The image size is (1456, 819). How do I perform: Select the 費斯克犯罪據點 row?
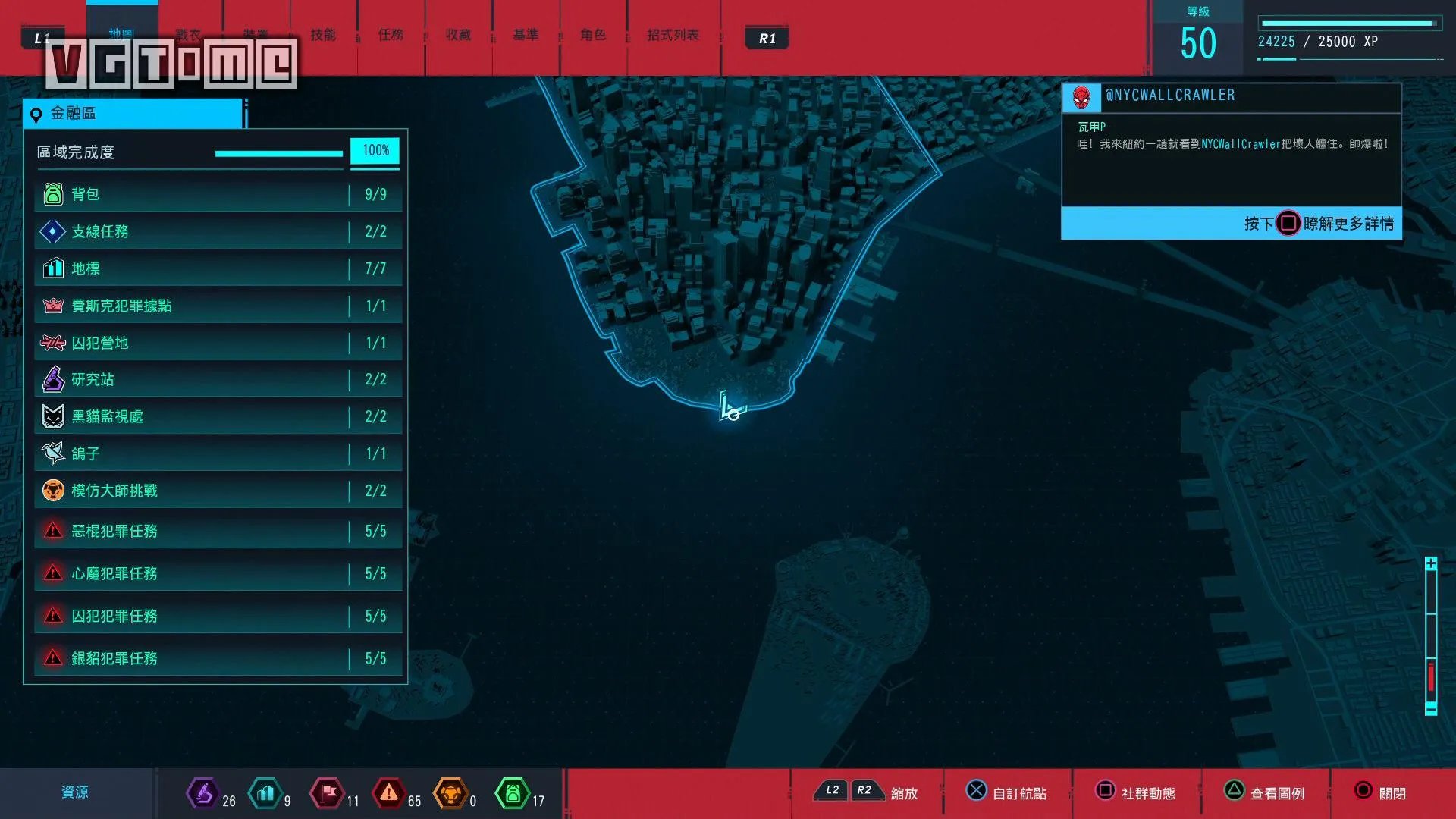(x=216, y=306)
